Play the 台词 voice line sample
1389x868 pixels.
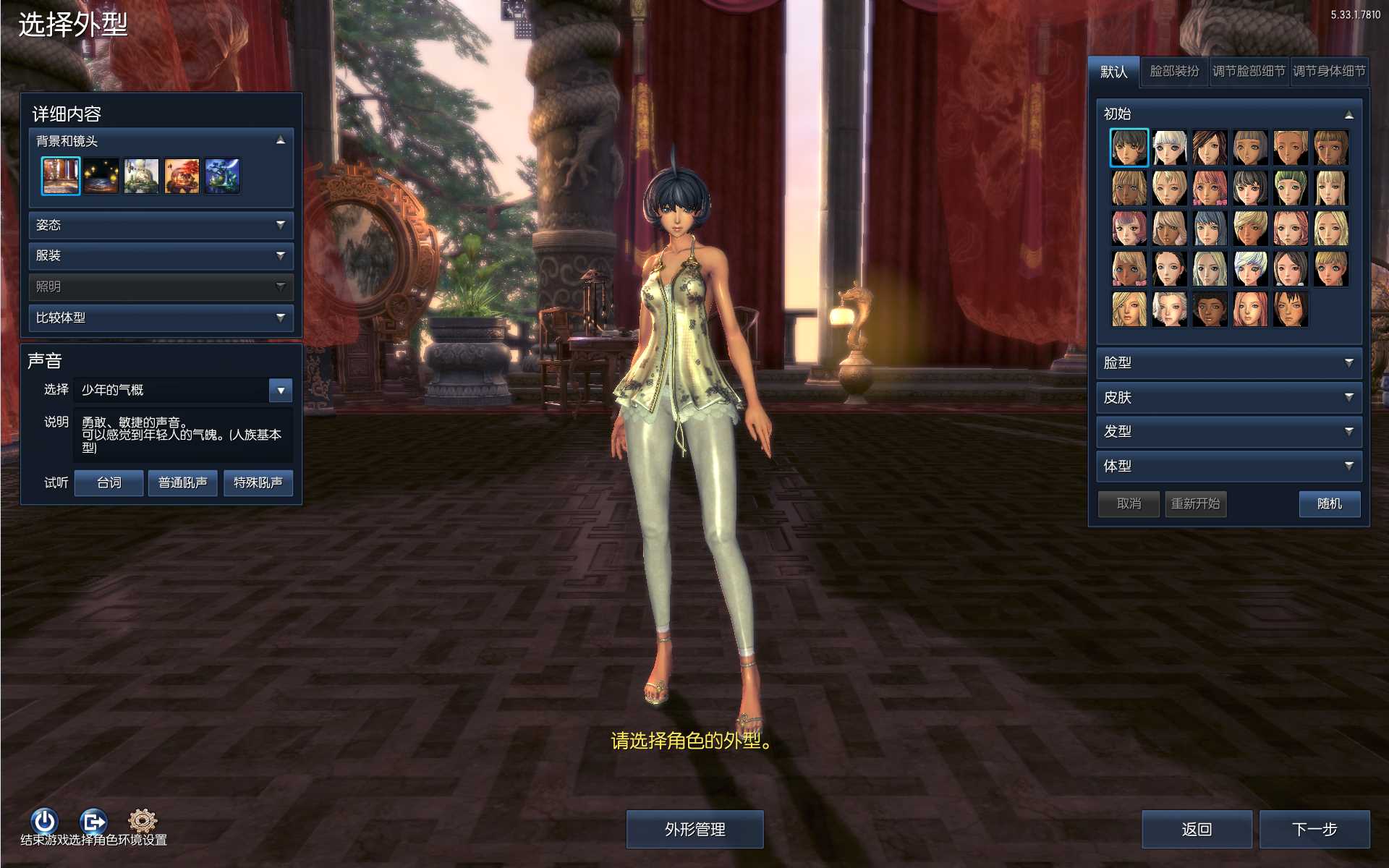pyautogui.click(x=109, y=482)
